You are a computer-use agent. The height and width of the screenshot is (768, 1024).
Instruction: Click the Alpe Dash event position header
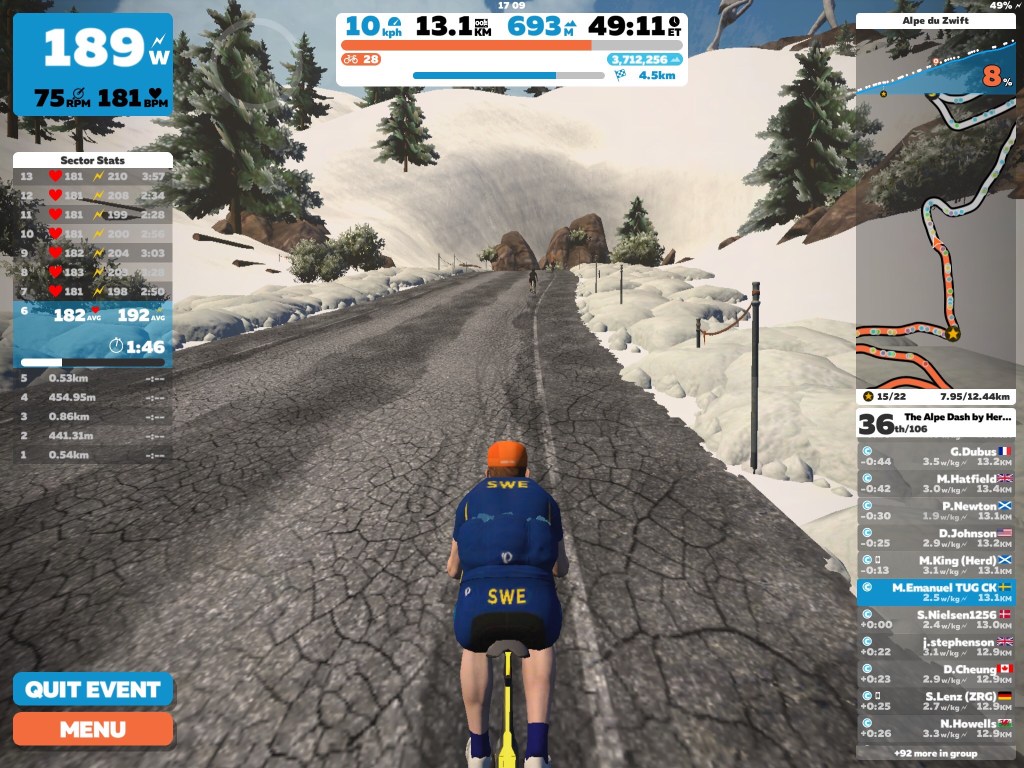click(935, 423)
